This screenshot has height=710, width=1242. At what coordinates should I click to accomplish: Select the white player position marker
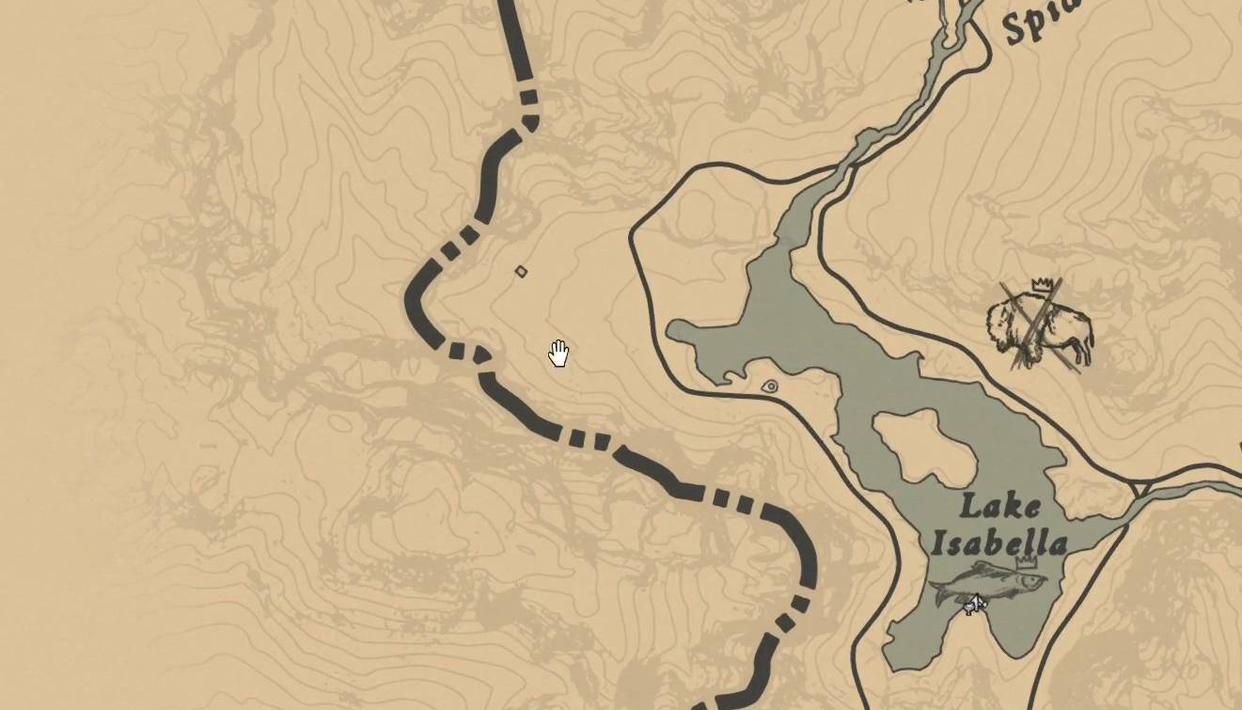click(x=973, y=604)
